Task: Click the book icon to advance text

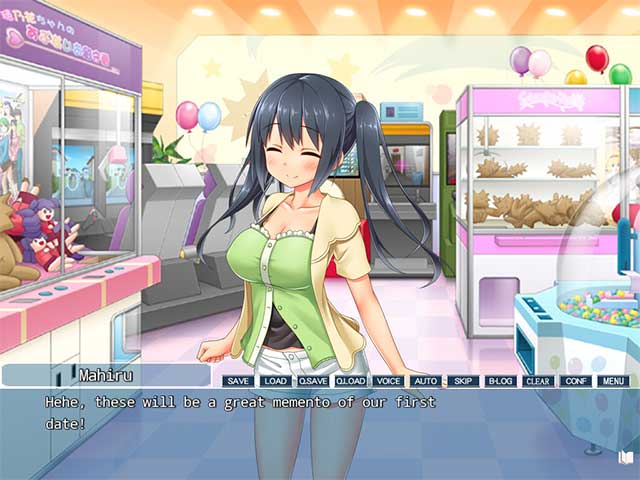Action: pyautogui.click(x=626, y=457)
